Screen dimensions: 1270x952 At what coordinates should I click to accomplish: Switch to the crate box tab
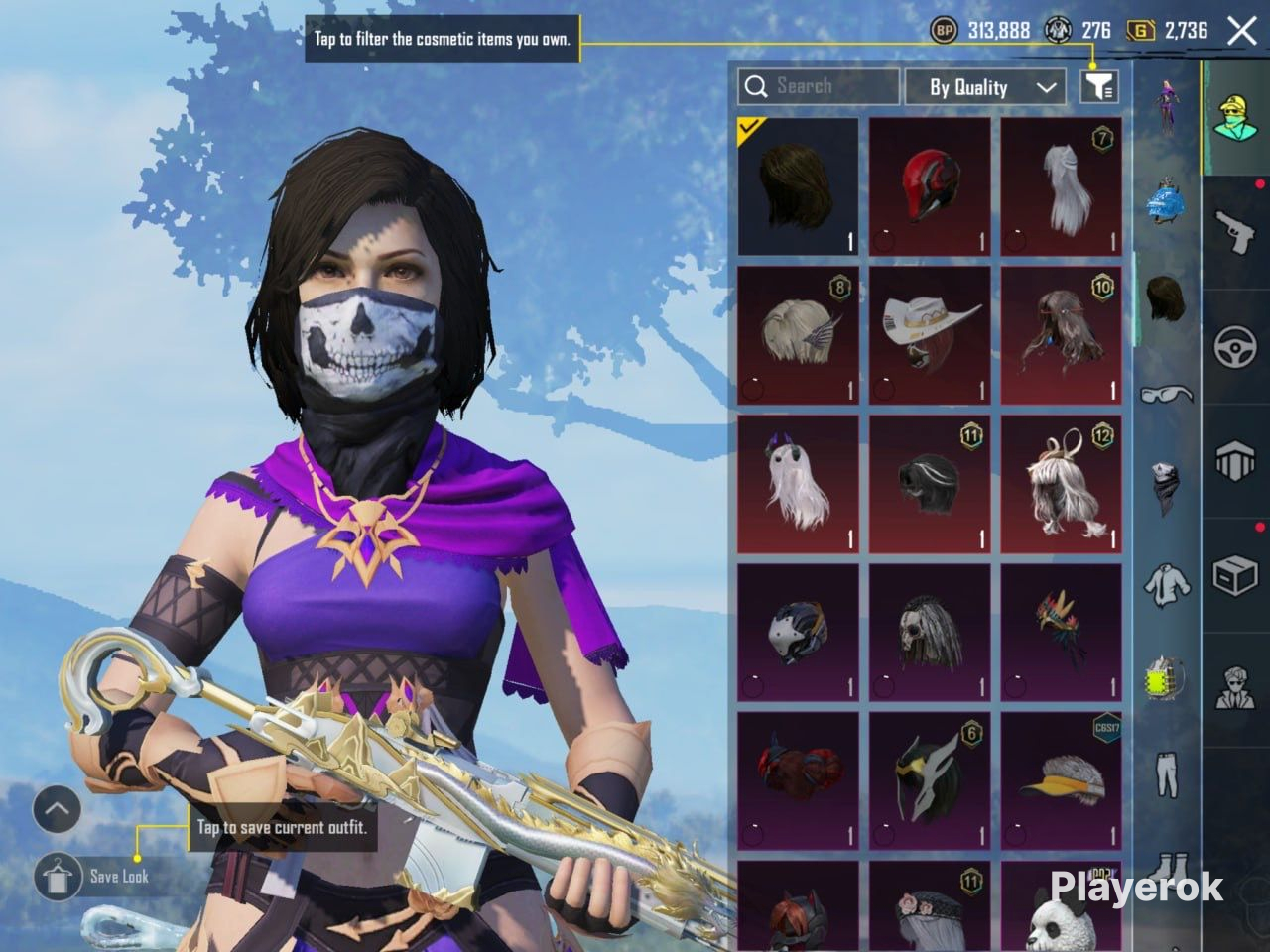pyautogui.click(x=1235, y=575)
